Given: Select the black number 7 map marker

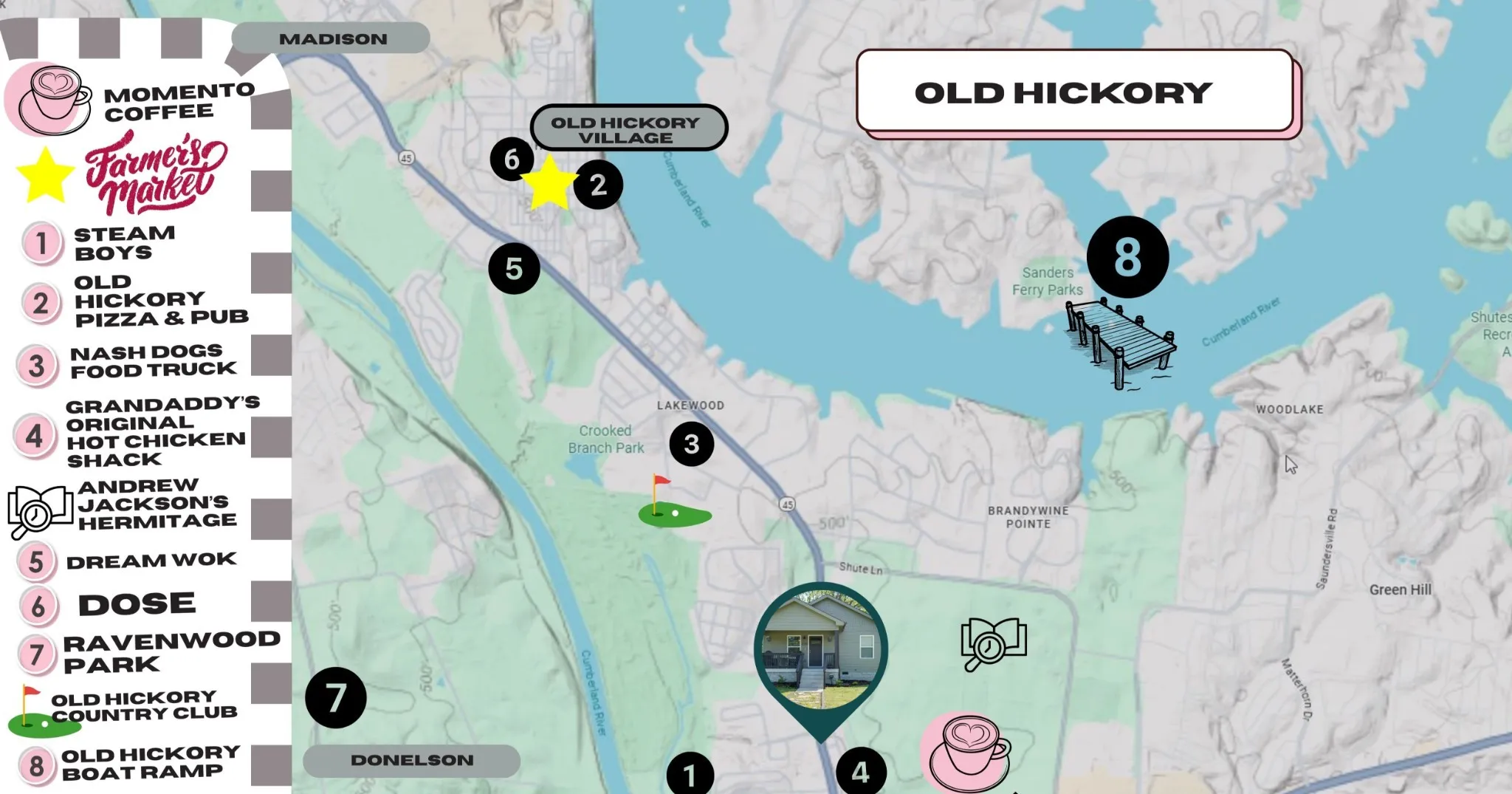Looking at the screenshot, I should [x=336, y=698].
